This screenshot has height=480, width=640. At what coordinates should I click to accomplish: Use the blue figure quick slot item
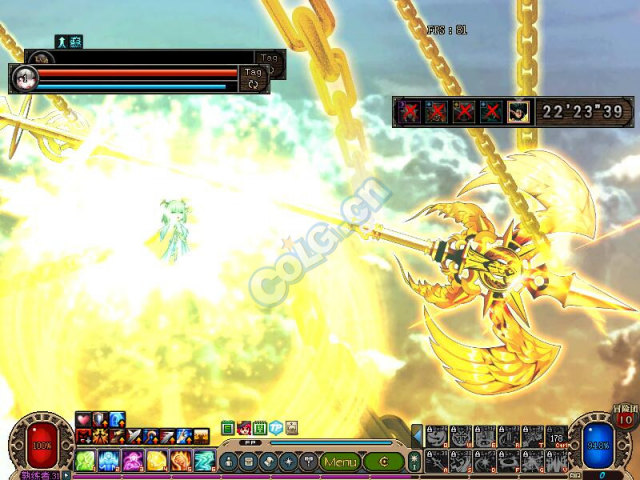pos(110,461)
